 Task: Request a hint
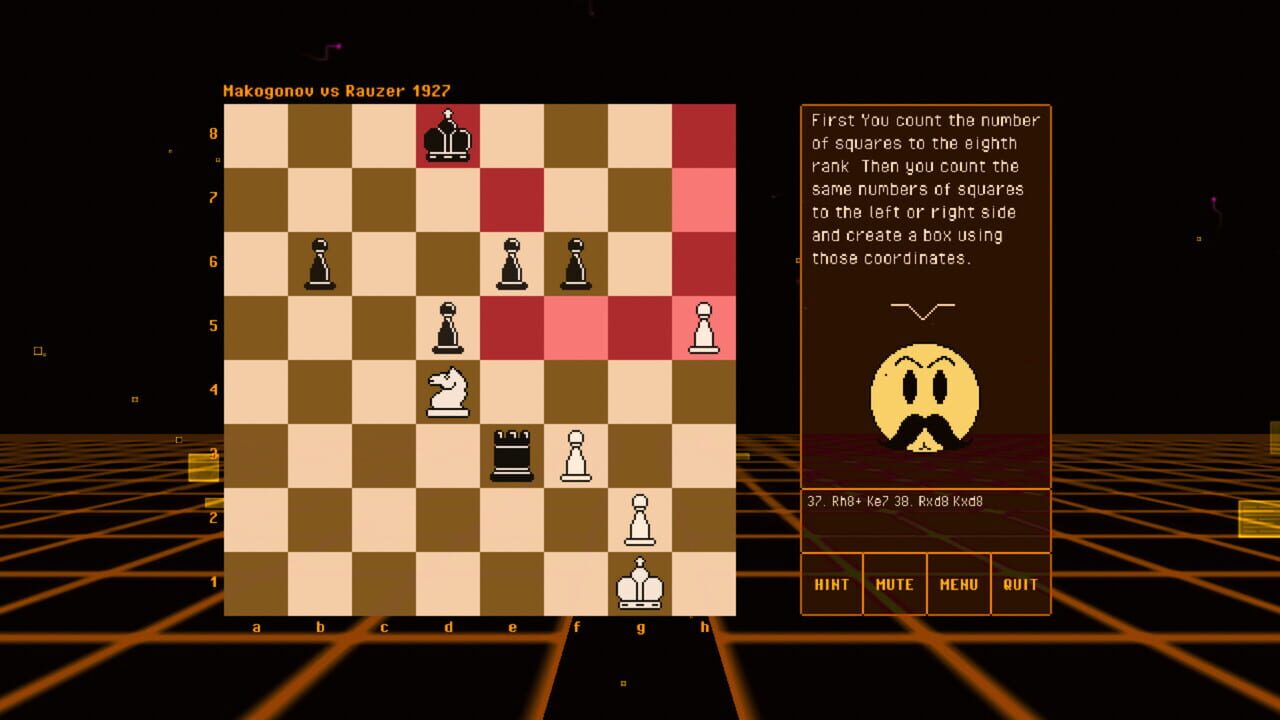[831, 584]
